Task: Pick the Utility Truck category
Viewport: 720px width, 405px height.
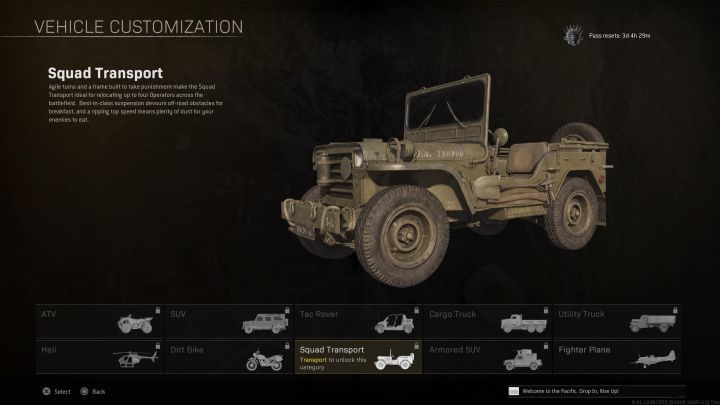Action: point(619,321)
